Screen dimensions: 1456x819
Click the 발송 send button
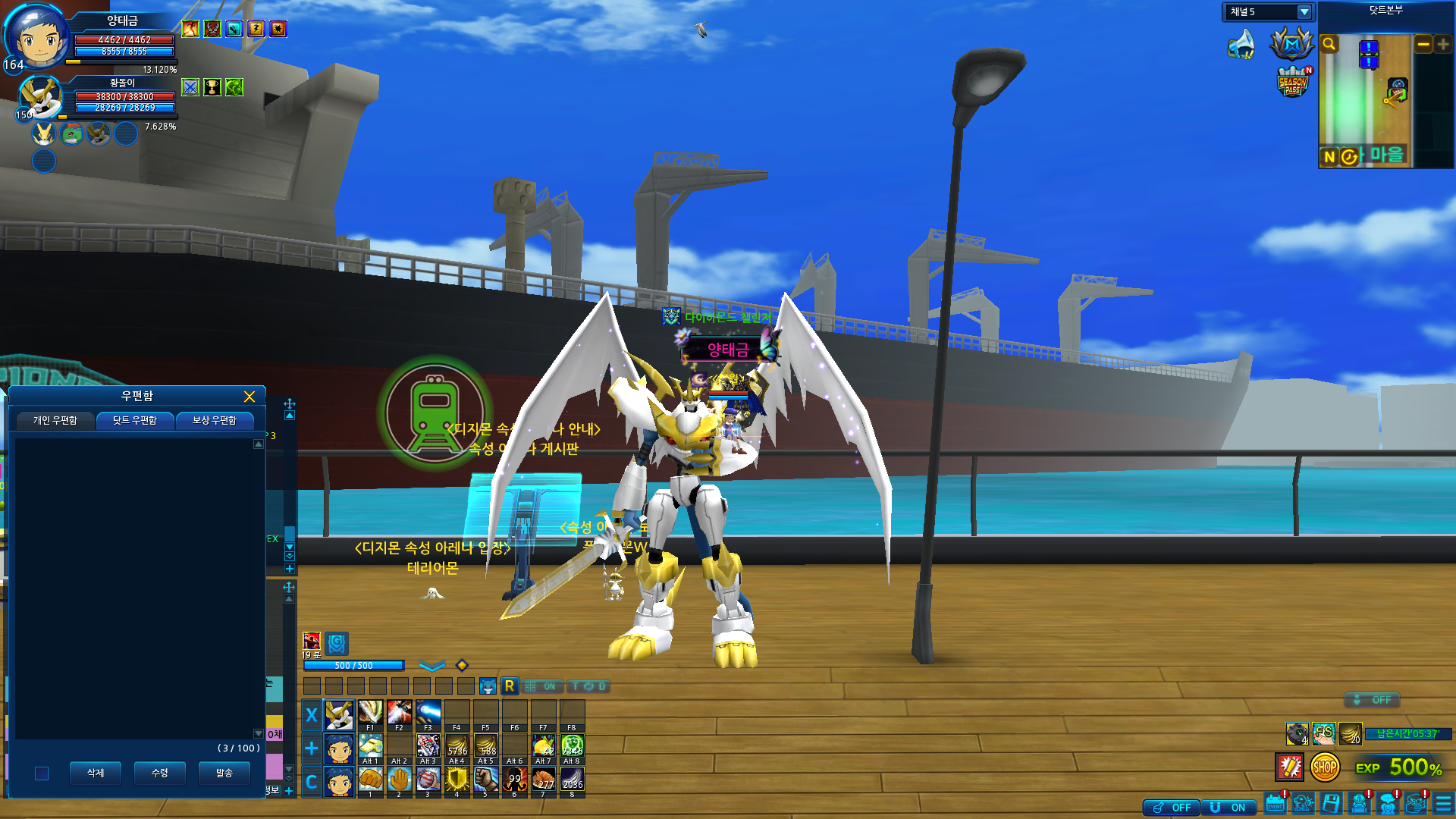click(224, 773)
